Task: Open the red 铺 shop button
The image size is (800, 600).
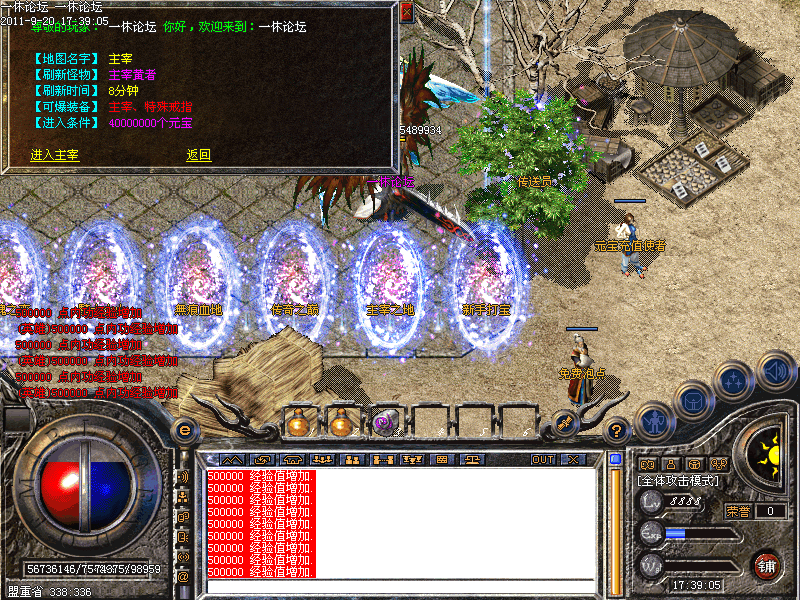Action: pos(767,565)
